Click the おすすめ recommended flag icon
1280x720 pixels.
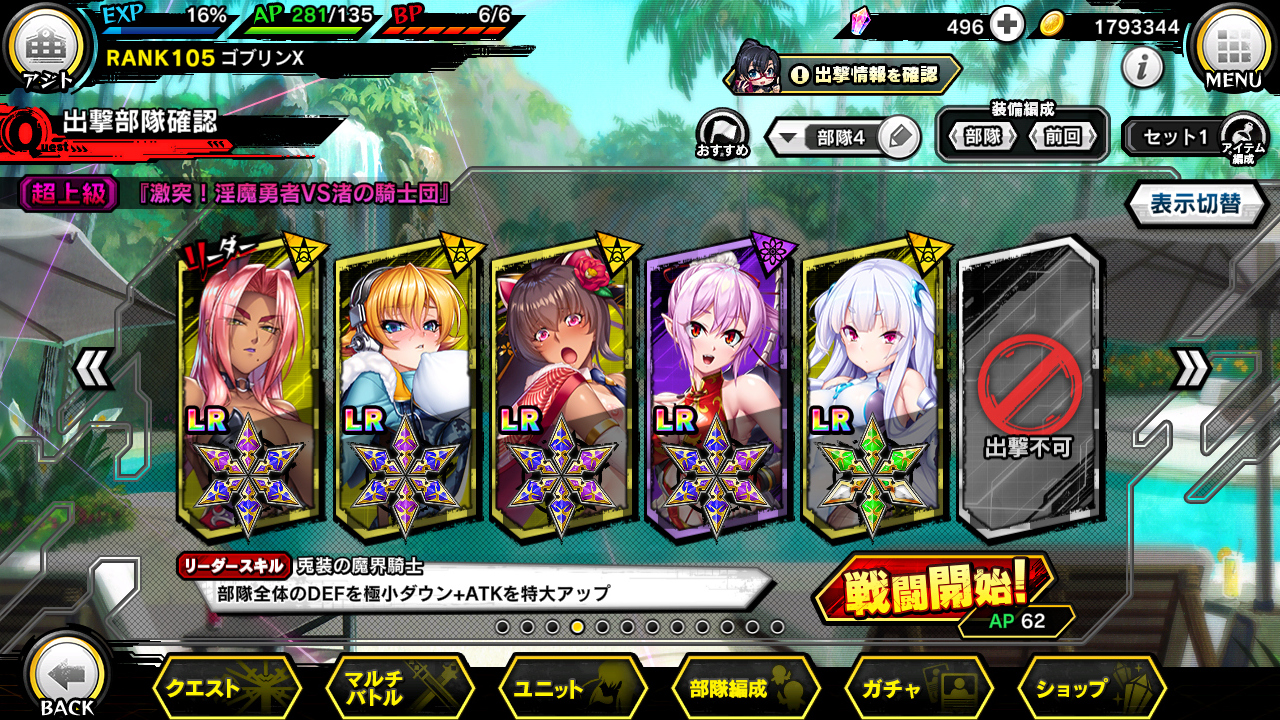tap(722, 133)
